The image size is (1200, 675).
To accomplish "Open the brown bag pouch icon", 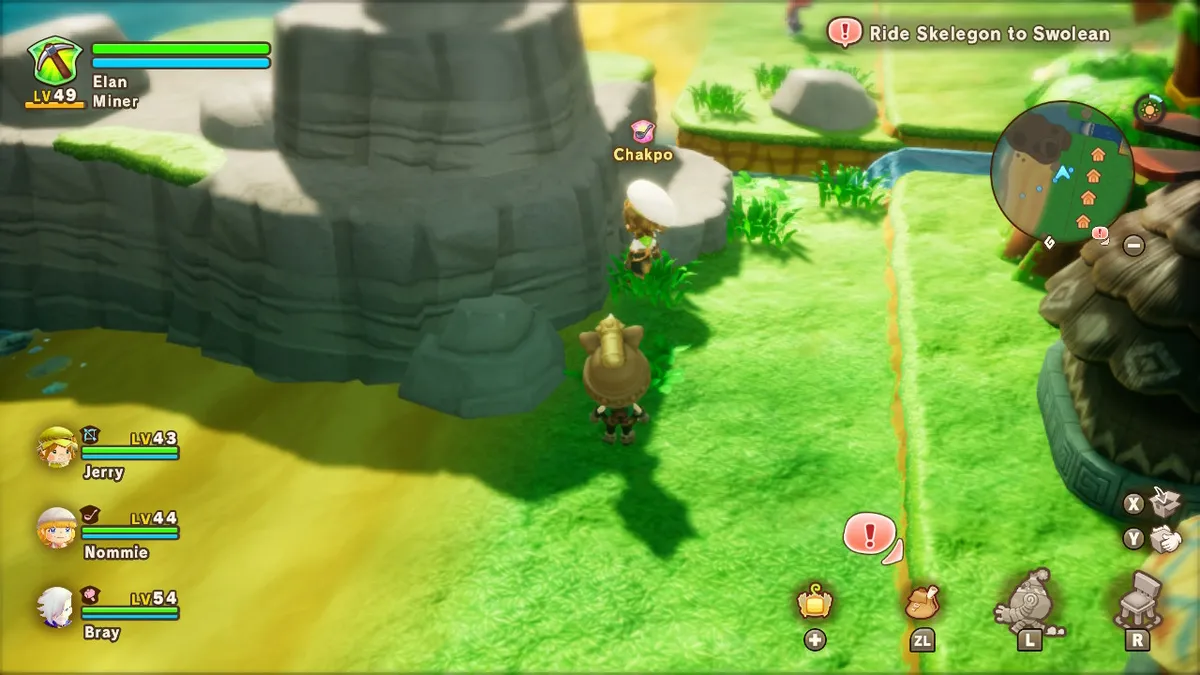I will click(922, 602).
